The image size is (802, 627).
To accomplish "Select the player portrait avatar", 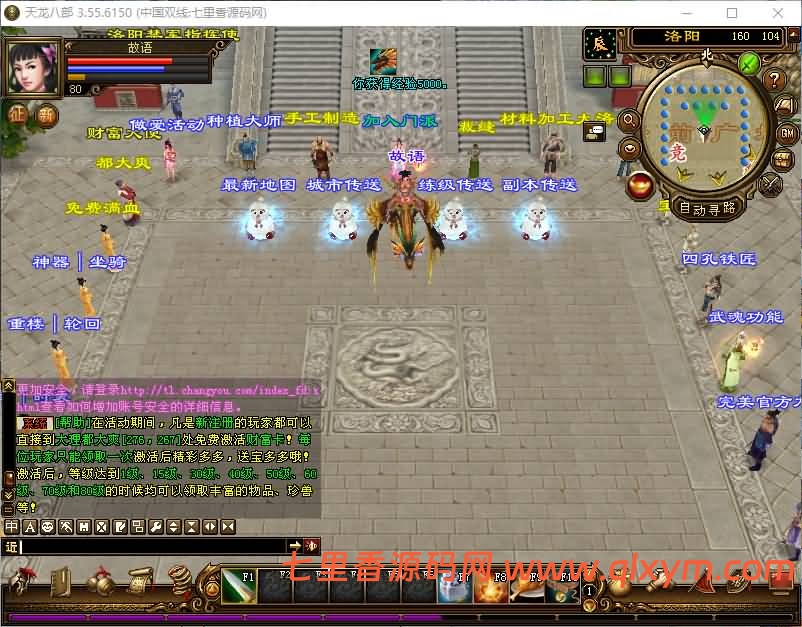I will pyautogui.click(x=34, y=68).
